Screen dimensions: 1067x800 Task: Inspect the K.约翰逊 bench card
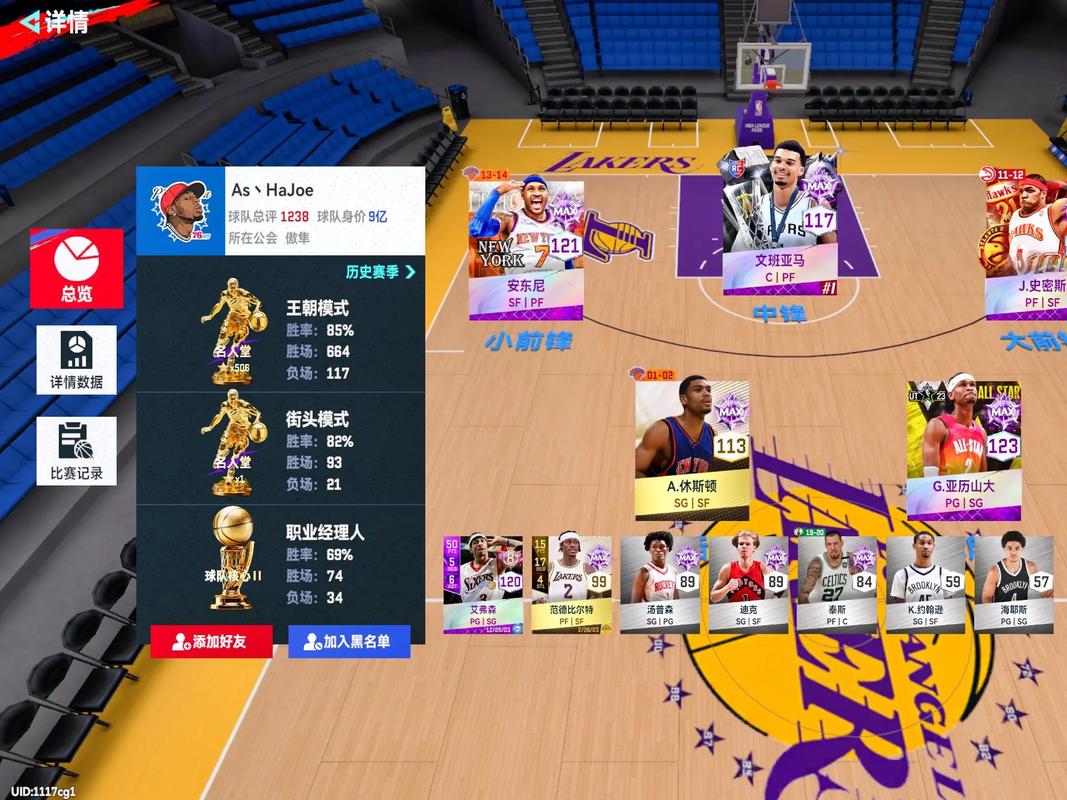click(925, 584)
